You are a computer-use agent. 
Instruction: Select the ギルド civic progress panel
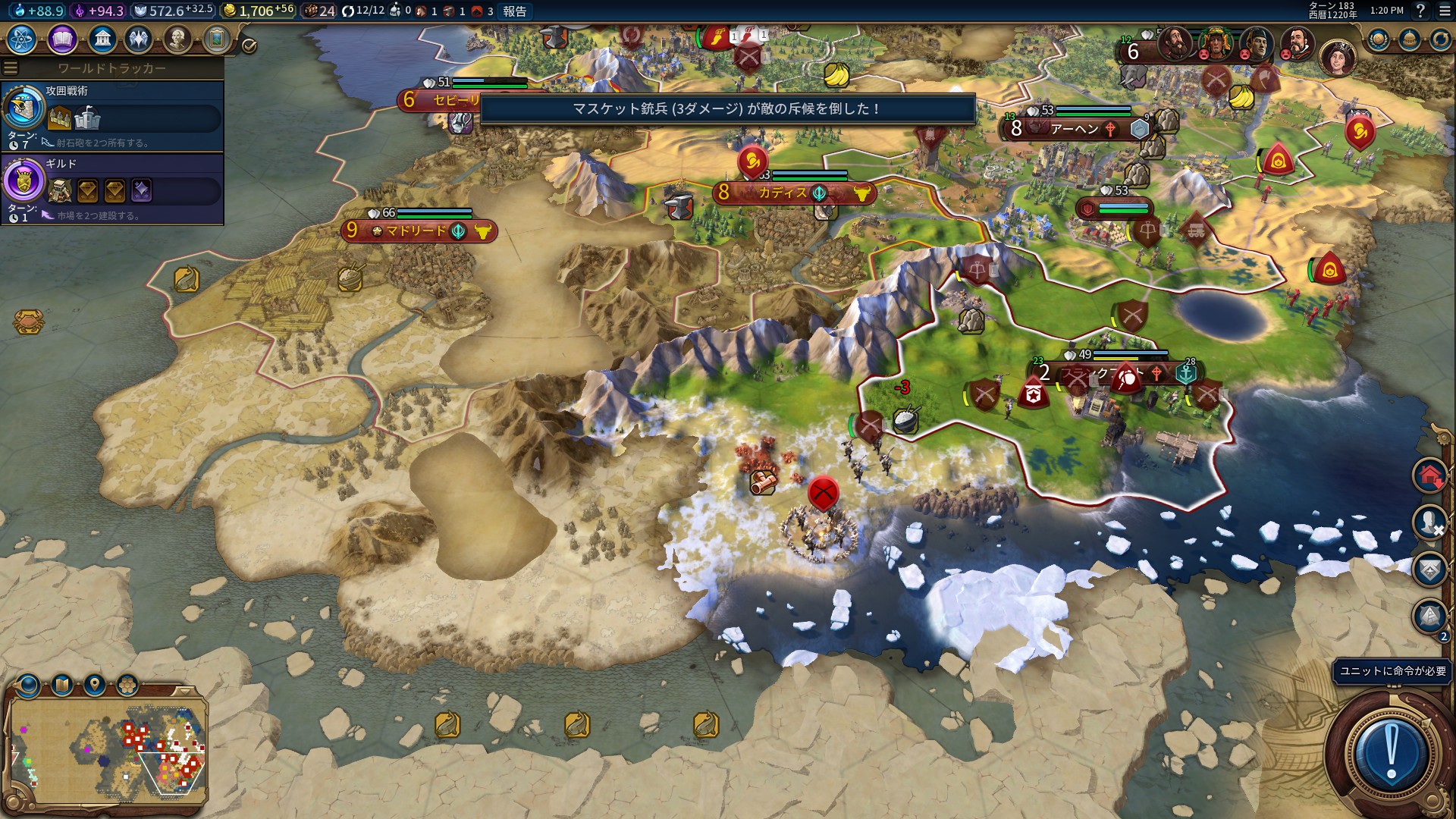coord(112,189)
